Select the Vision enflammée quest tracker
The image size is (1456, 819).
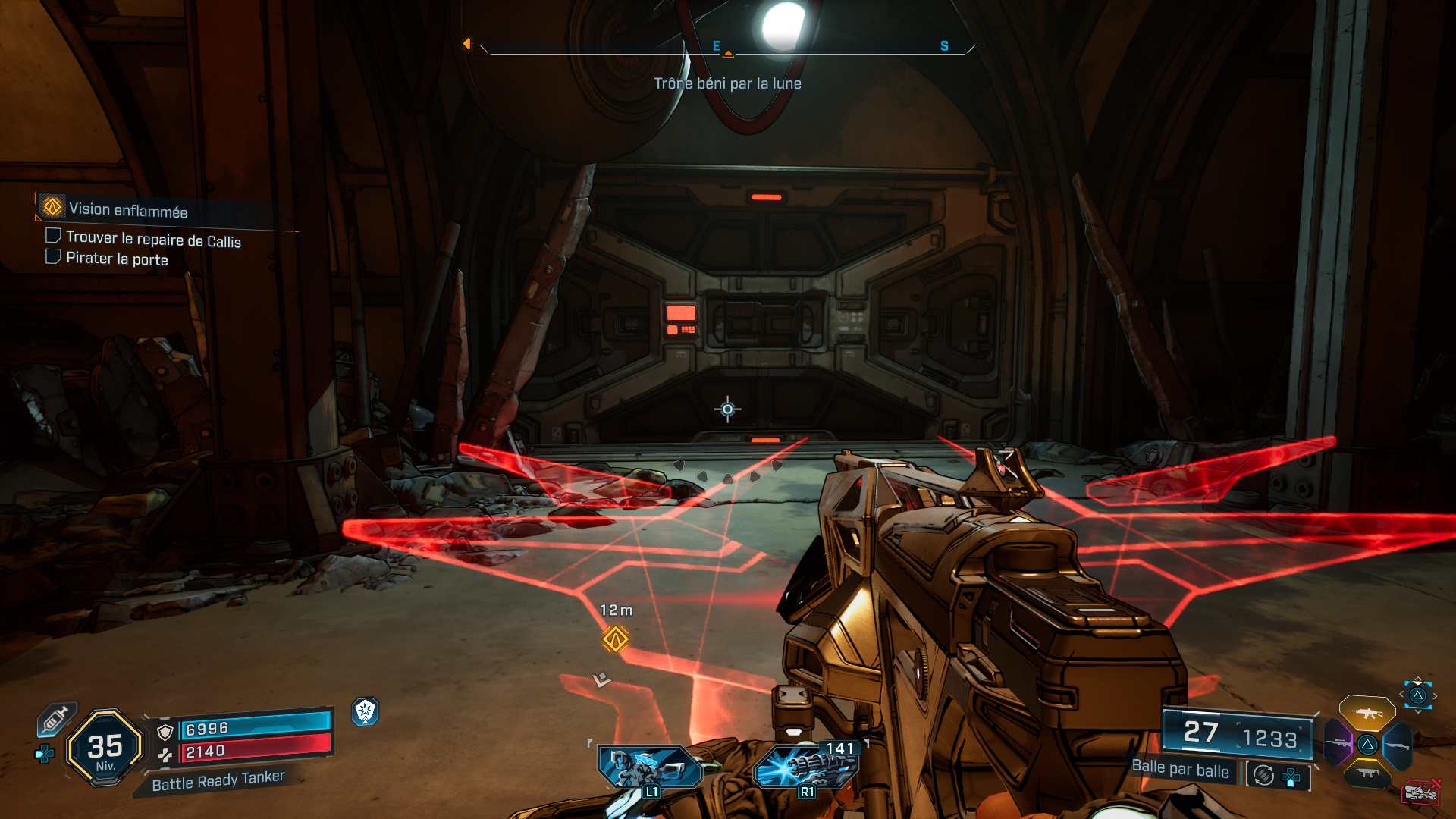127,209
